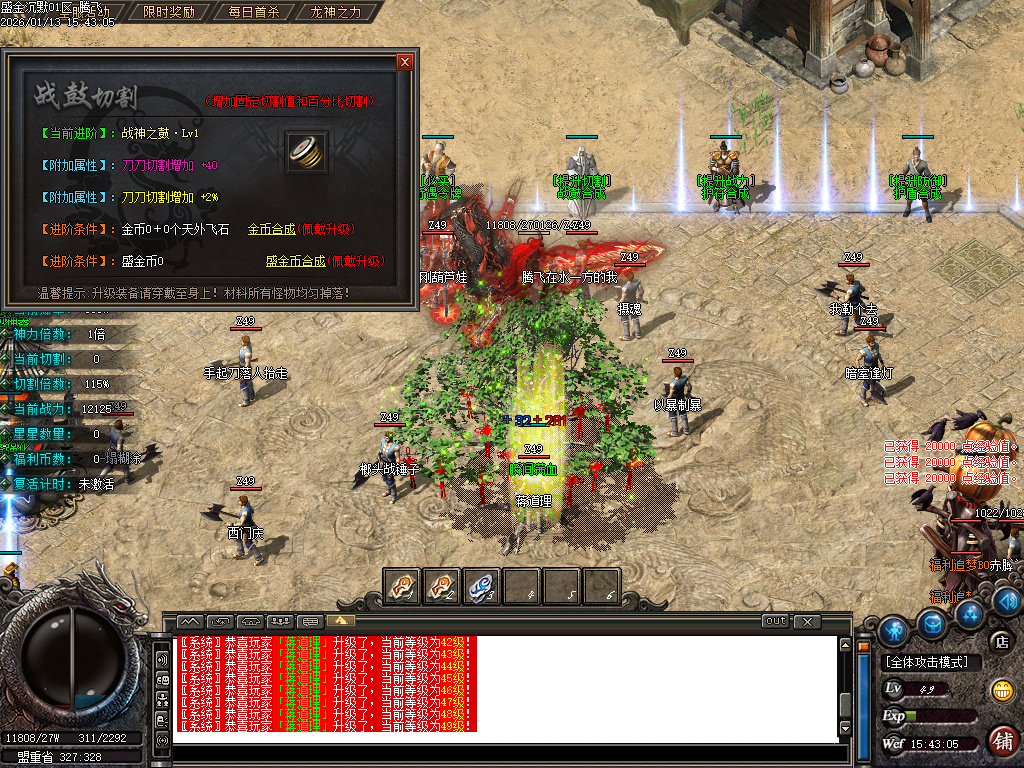Screen dimensions: 1024x768
Task: Switch the 全体攻击模式 attack mode
Action: [931, 662]
